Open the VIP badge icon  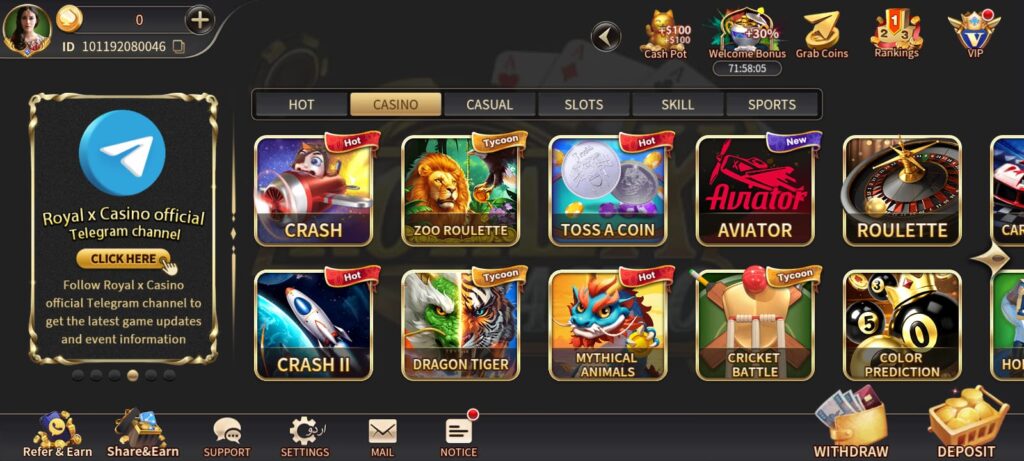point(975,33)
